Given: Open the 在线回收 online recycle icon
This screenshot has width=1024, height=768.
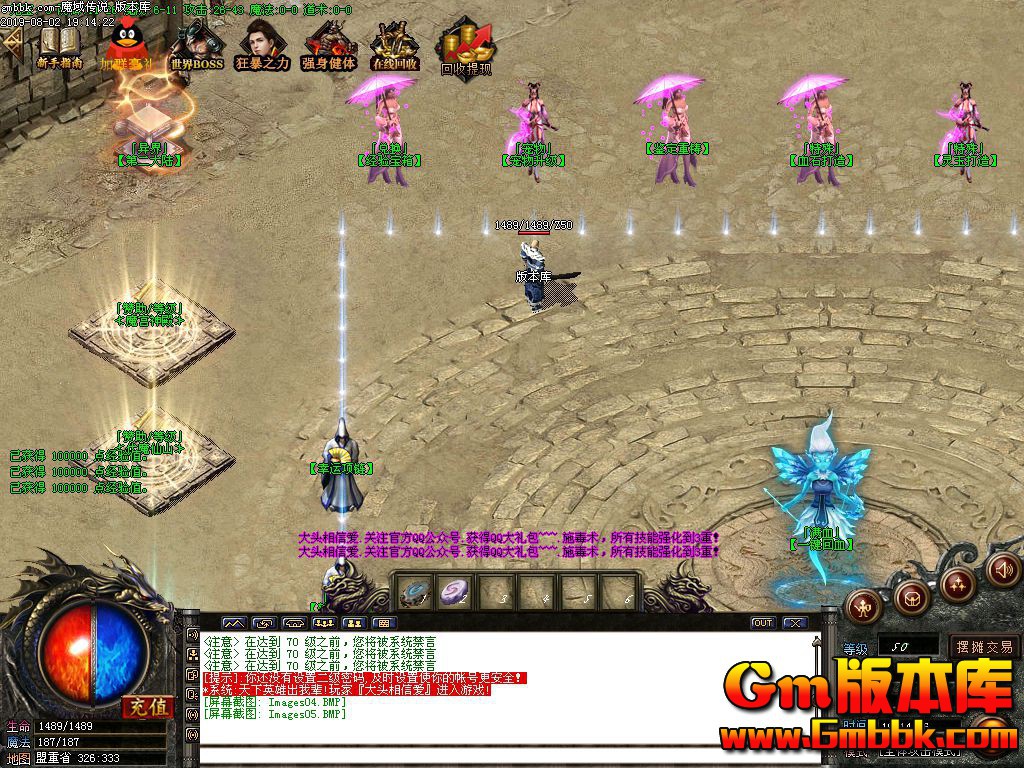Looking at the screenshot, I should click(x=395, y=45).
